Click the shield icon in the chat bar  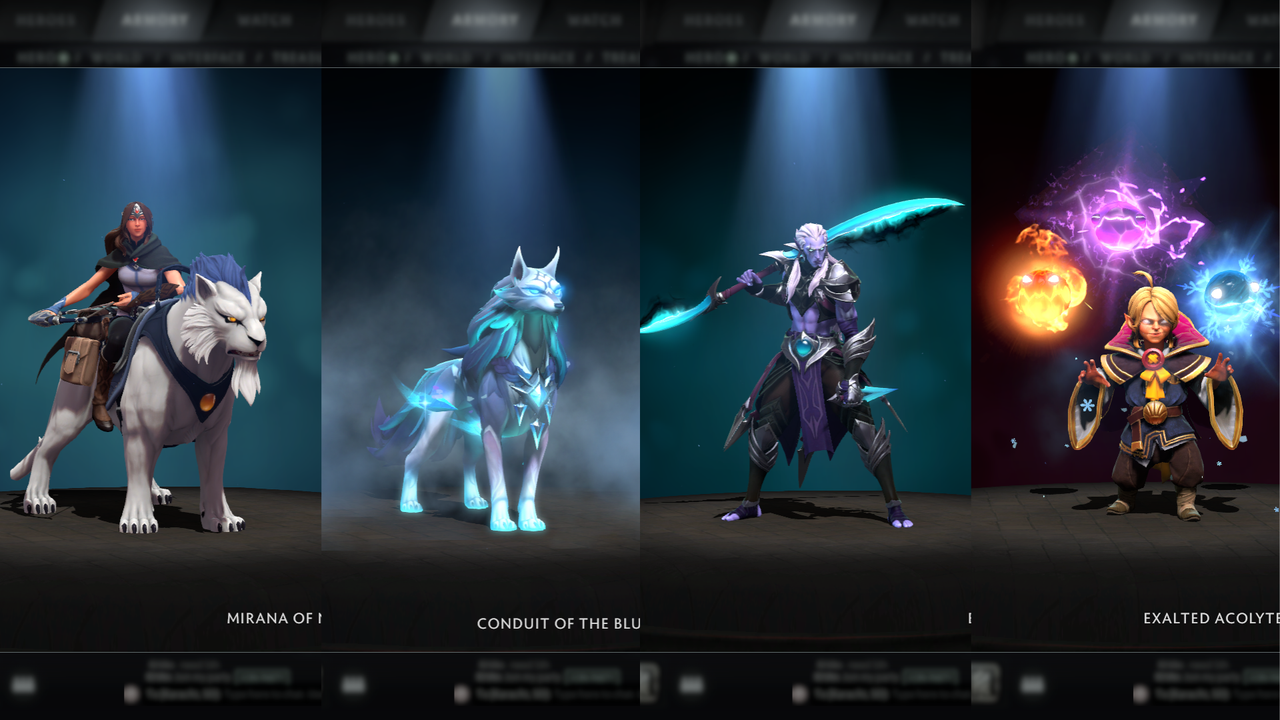point(131,692)
